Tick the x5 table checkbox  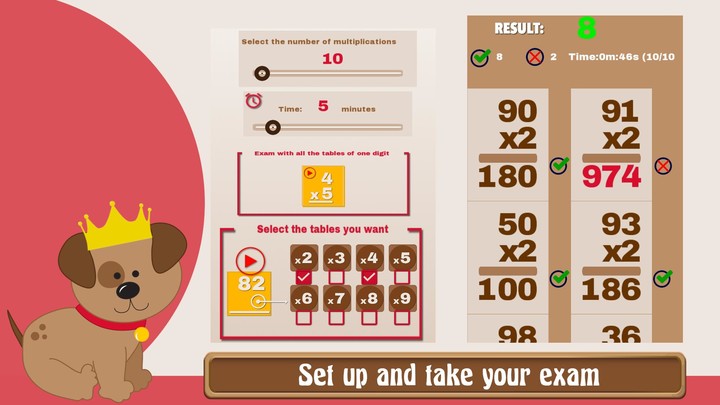click(401, 276)
